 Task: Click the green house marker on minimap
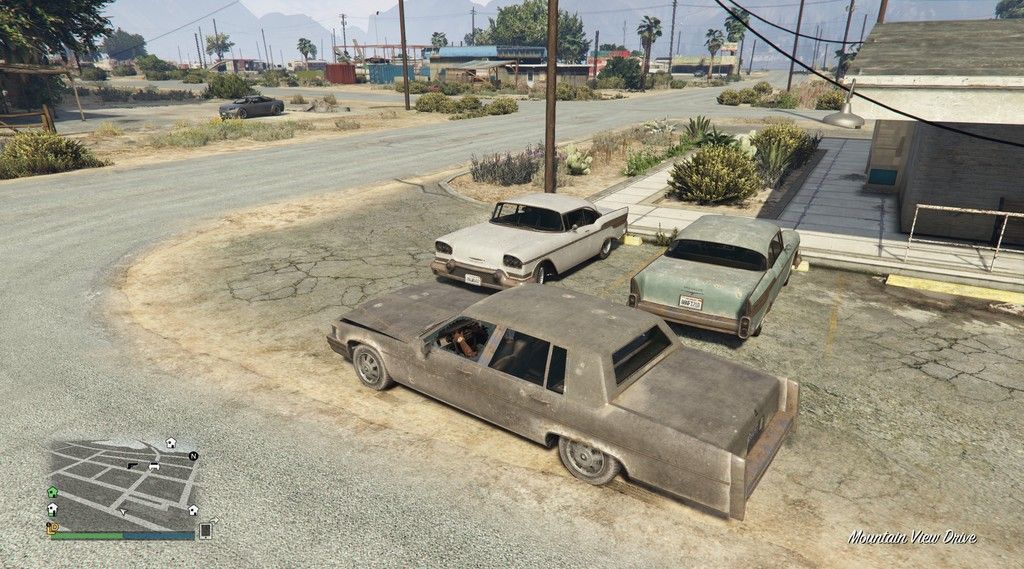52,492
